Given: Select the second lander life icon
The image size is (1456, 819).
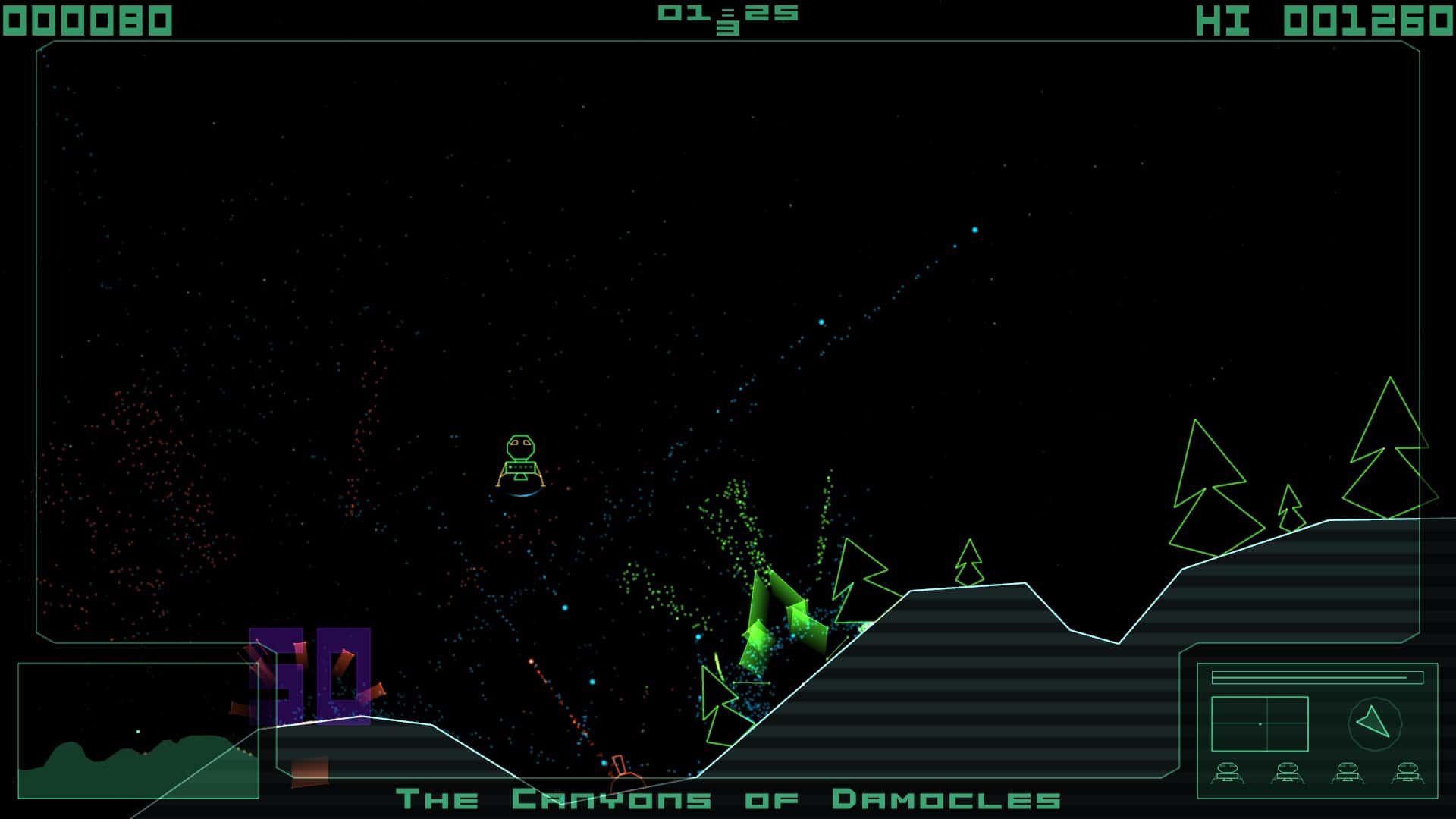Looking at the screenshot, I should 1286,773.
